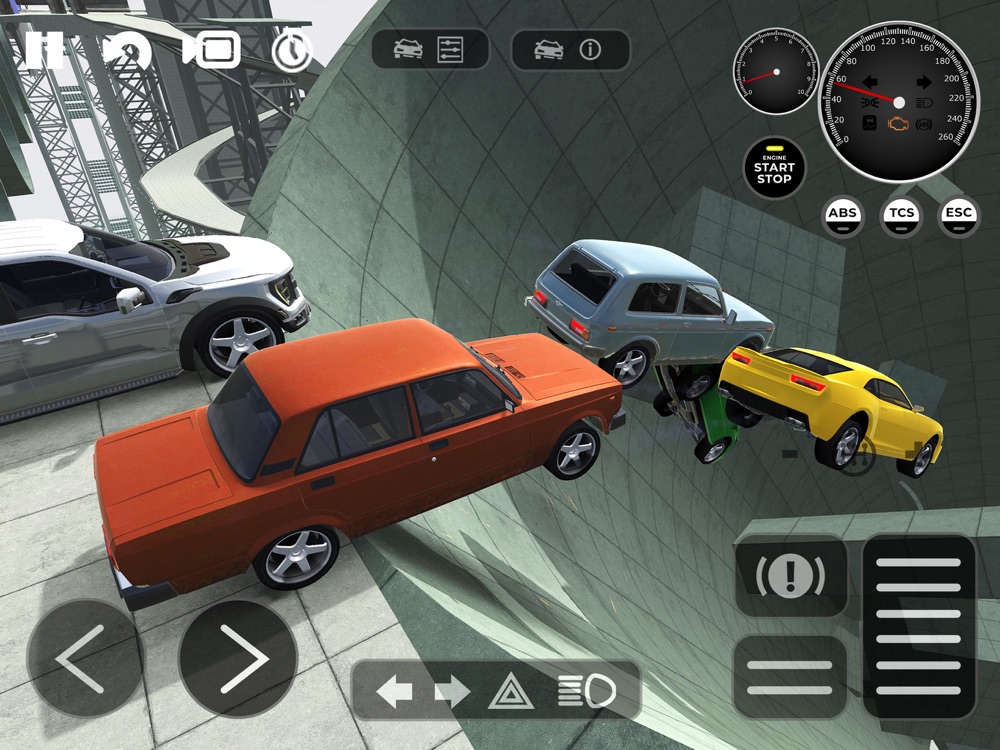Tap the tall gas pedal

click(x=919, y=627)
